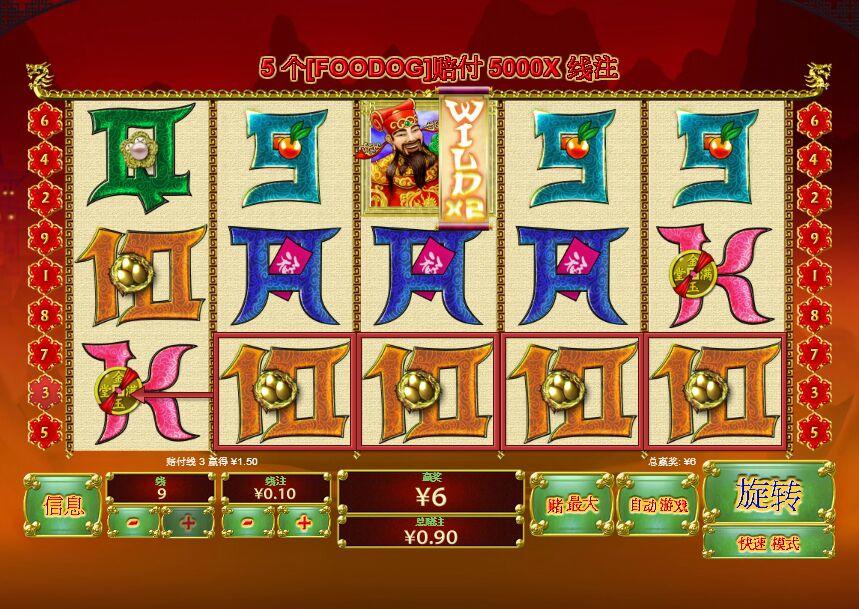Start 自动游戏 auto play
Image resolution: width=859 pixels, height=609 pixels.
point(656,504)
